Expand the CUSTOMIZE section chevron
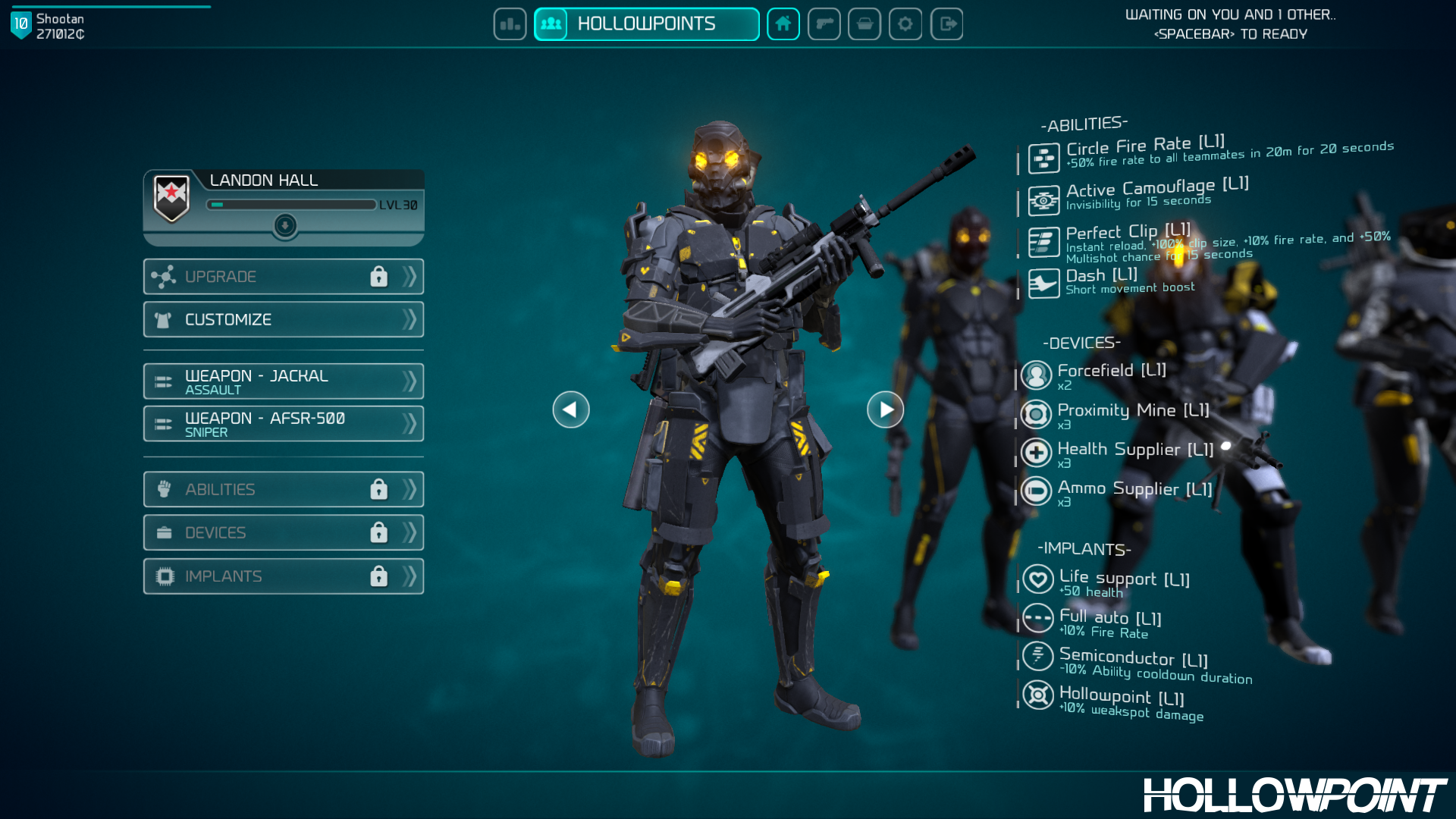Viewport: 1456px width, 819px height. 409,319
